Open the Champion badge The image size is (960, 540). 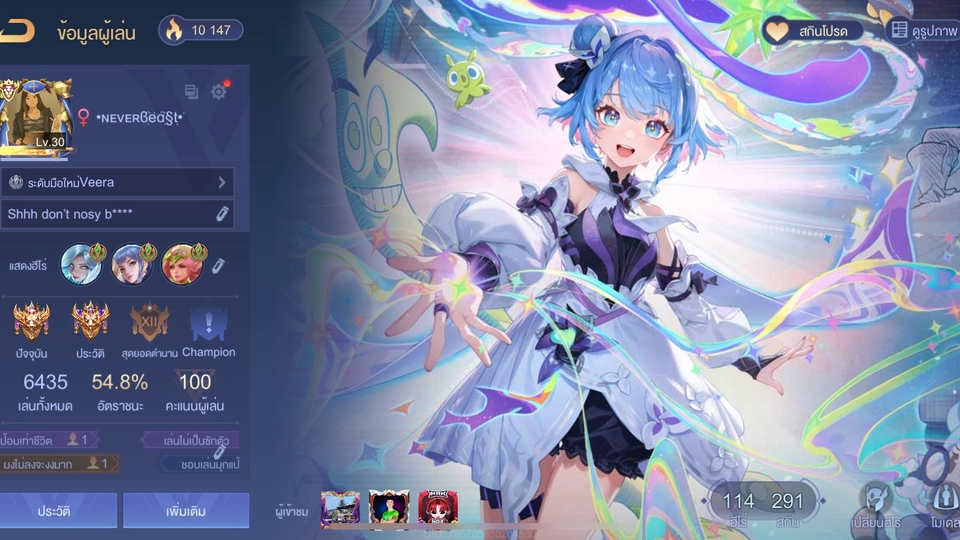click(209, 323)
